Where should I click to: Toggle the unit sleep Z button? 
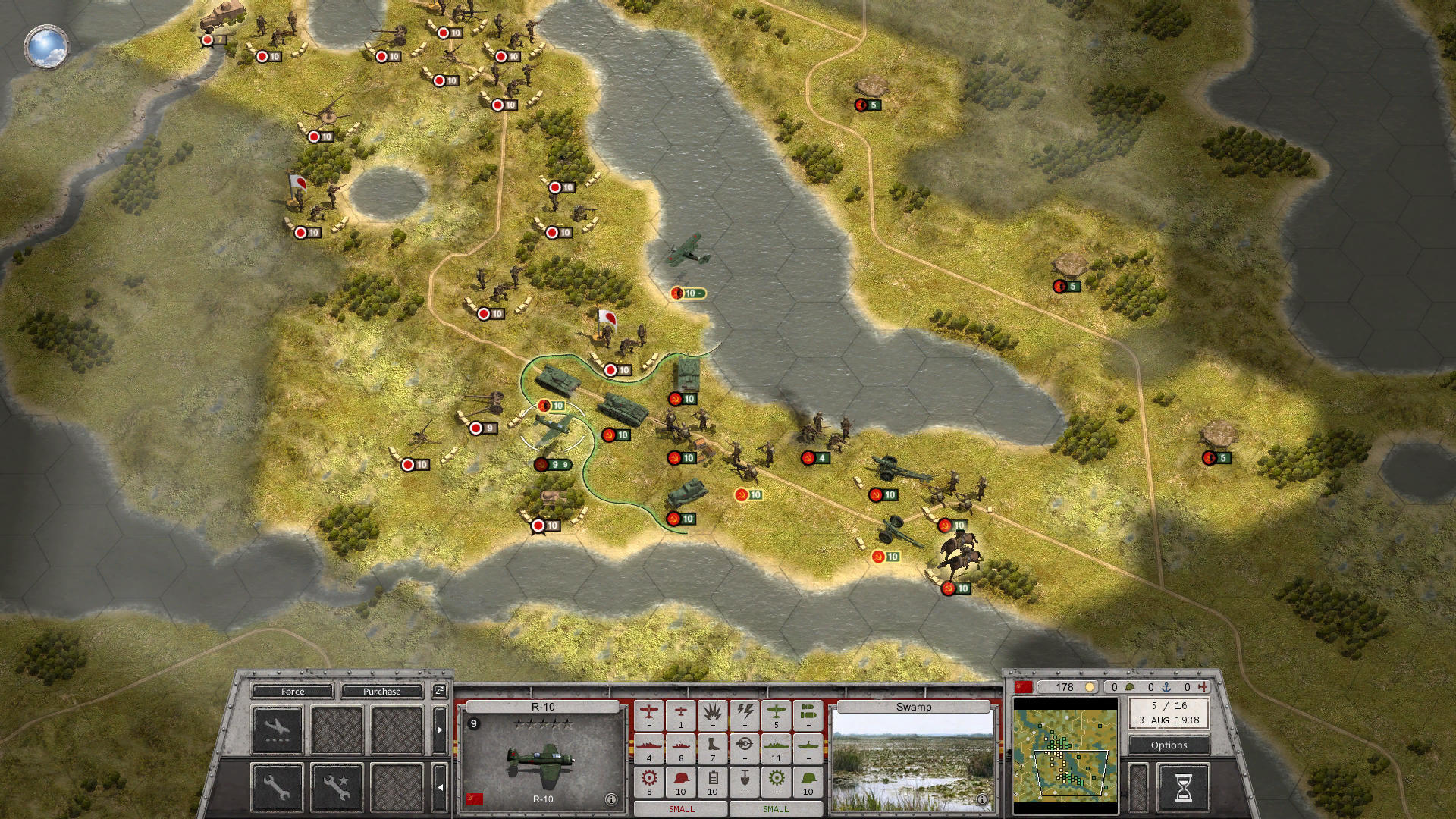pyautogui.click(x=440, y=691)
